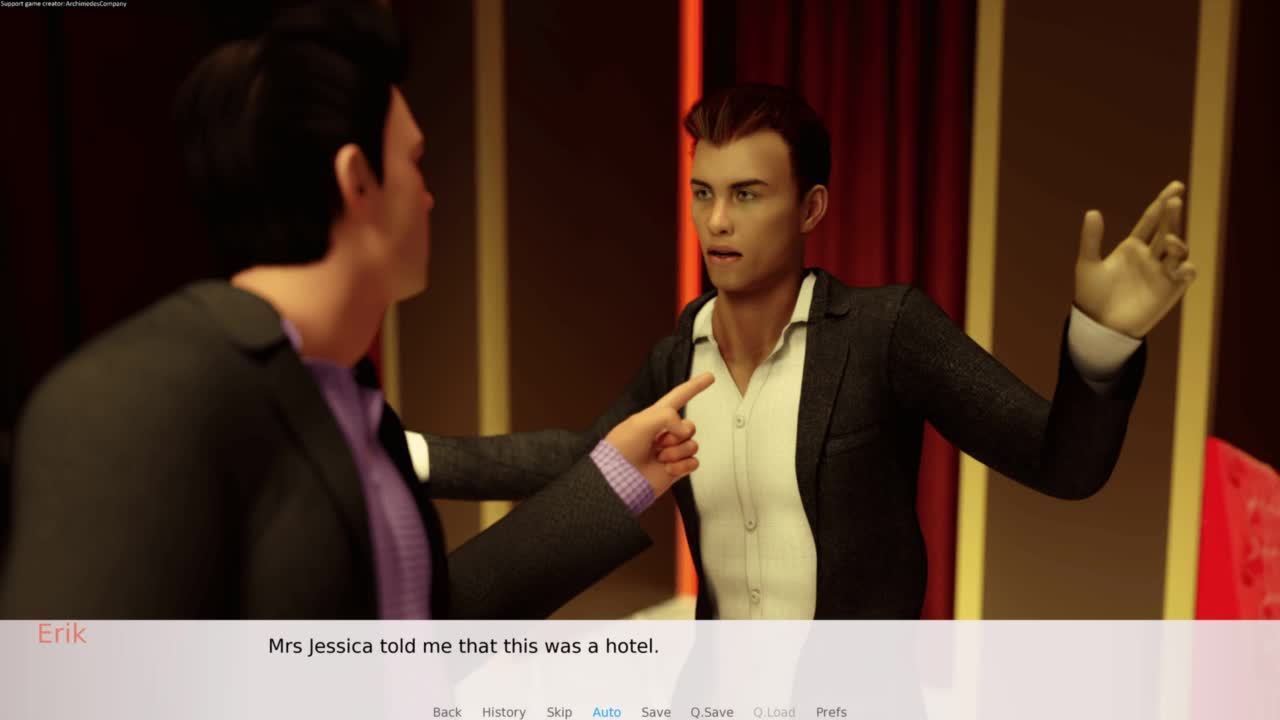
Task: Toggle Auto advance mode
Action: (x=606, y=712)
